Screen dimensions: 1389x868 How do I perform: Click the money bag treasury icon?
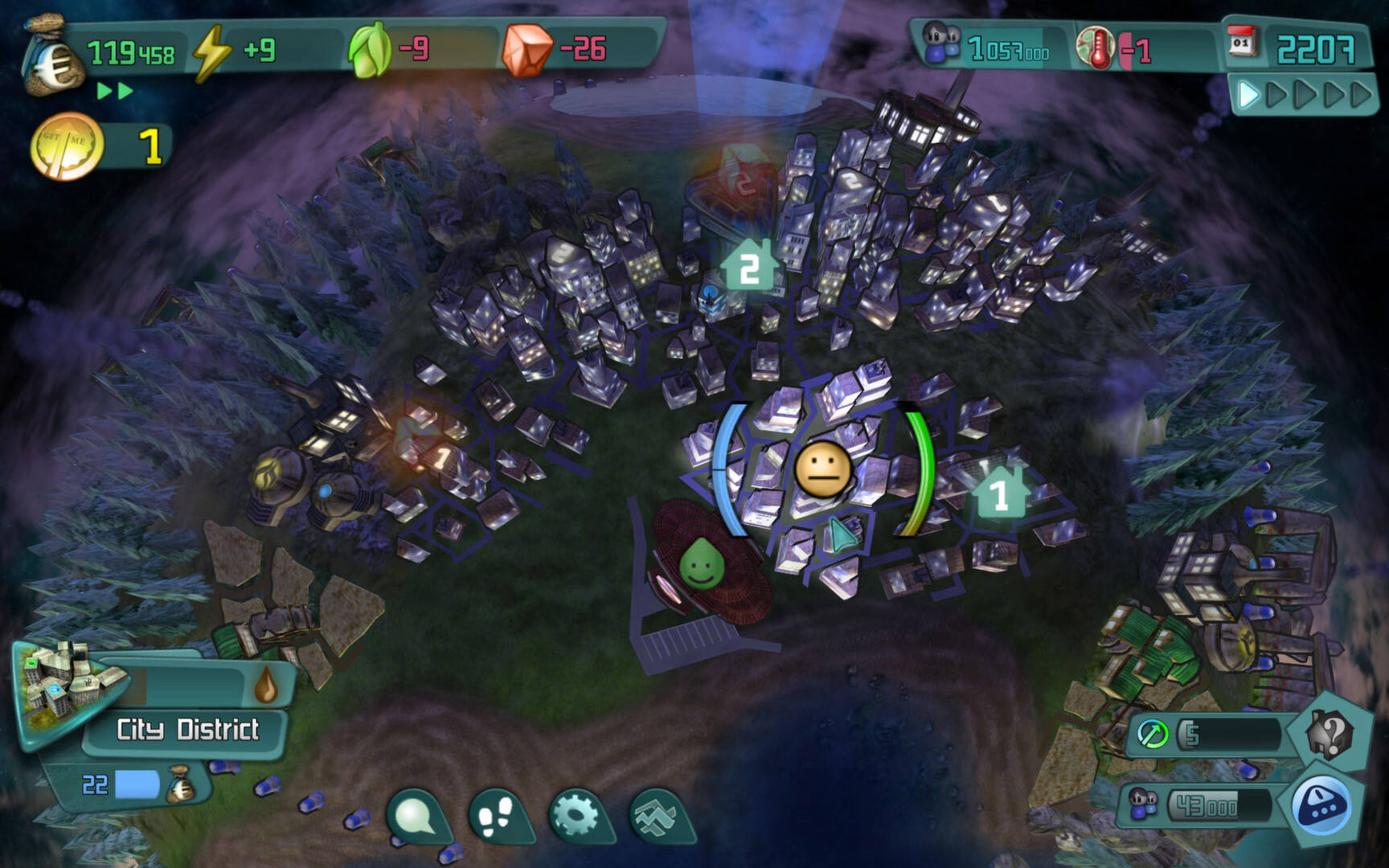coord(55,58)
